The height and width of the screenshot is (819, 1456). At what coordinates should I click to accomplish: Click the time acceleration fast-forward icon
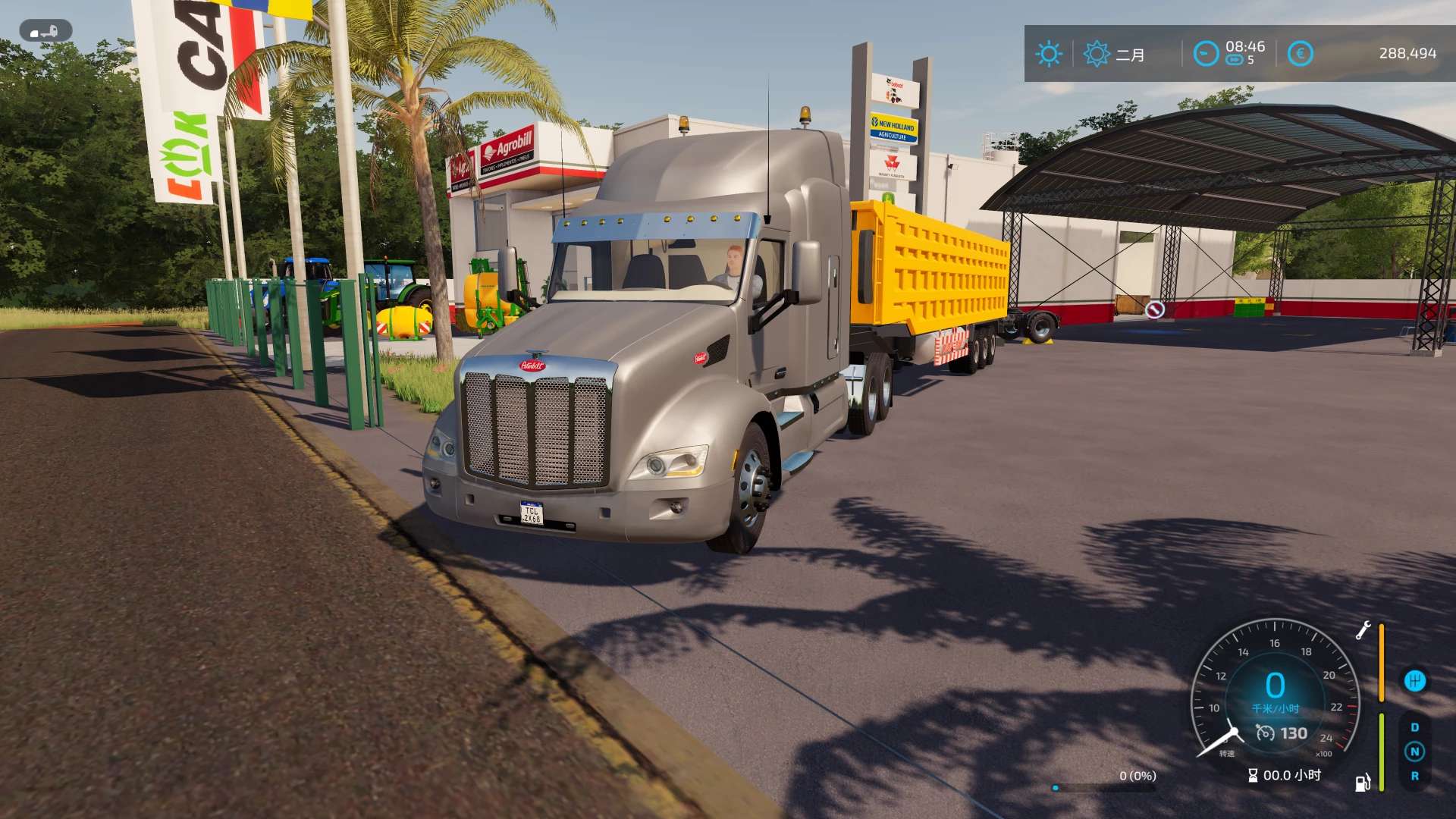tap(1235, 61)
